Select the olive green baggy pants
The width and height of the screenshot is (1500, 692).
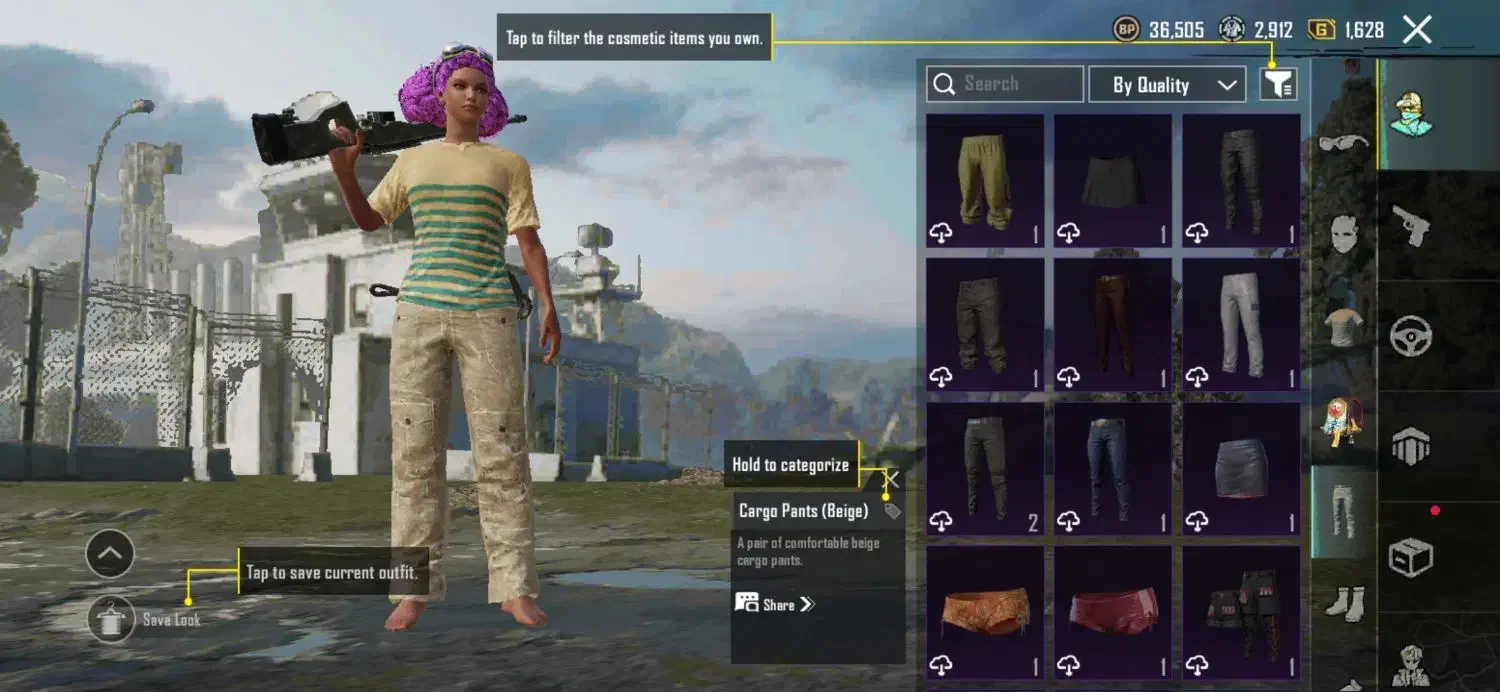(x=985, y=180)
